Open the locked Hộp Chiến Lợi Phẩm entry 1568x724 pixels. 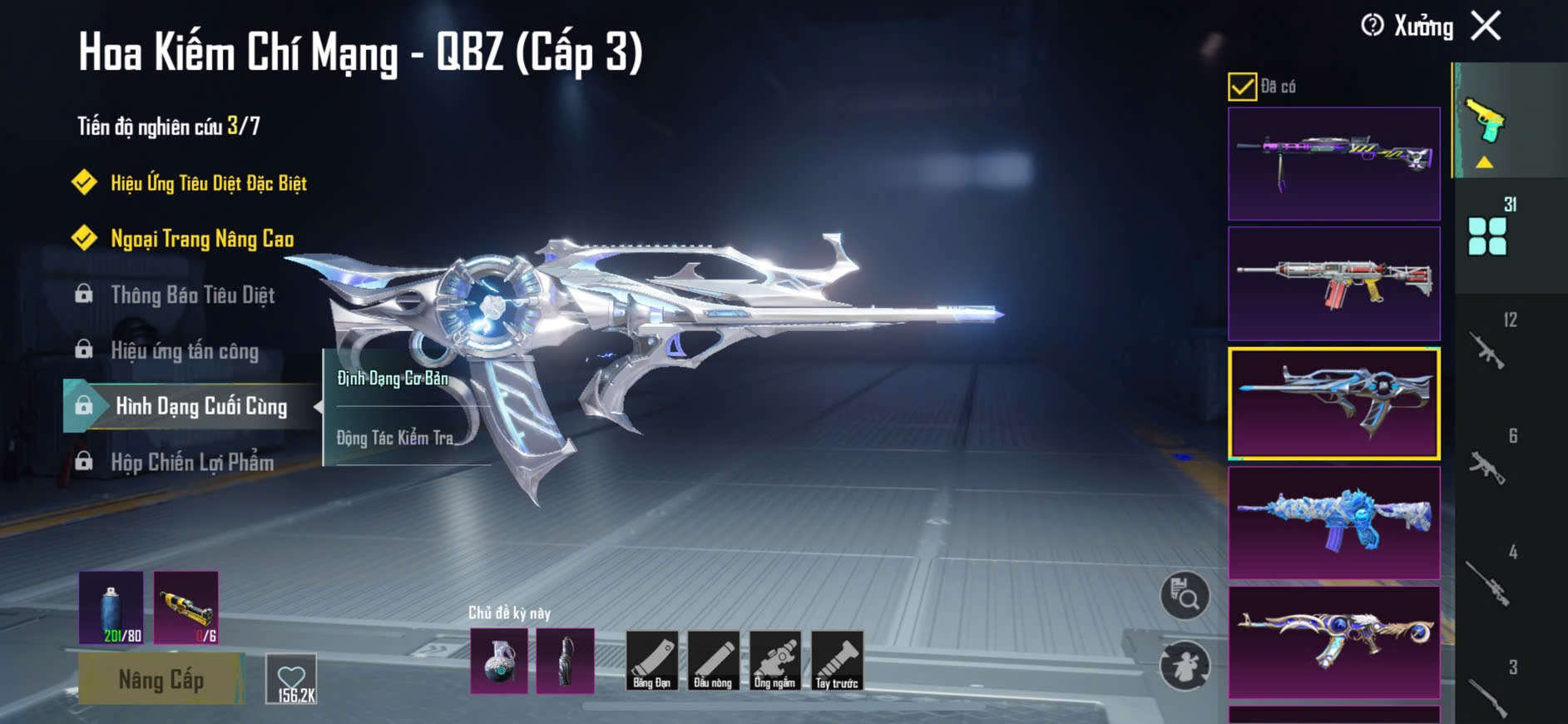[x=191, y=462]
